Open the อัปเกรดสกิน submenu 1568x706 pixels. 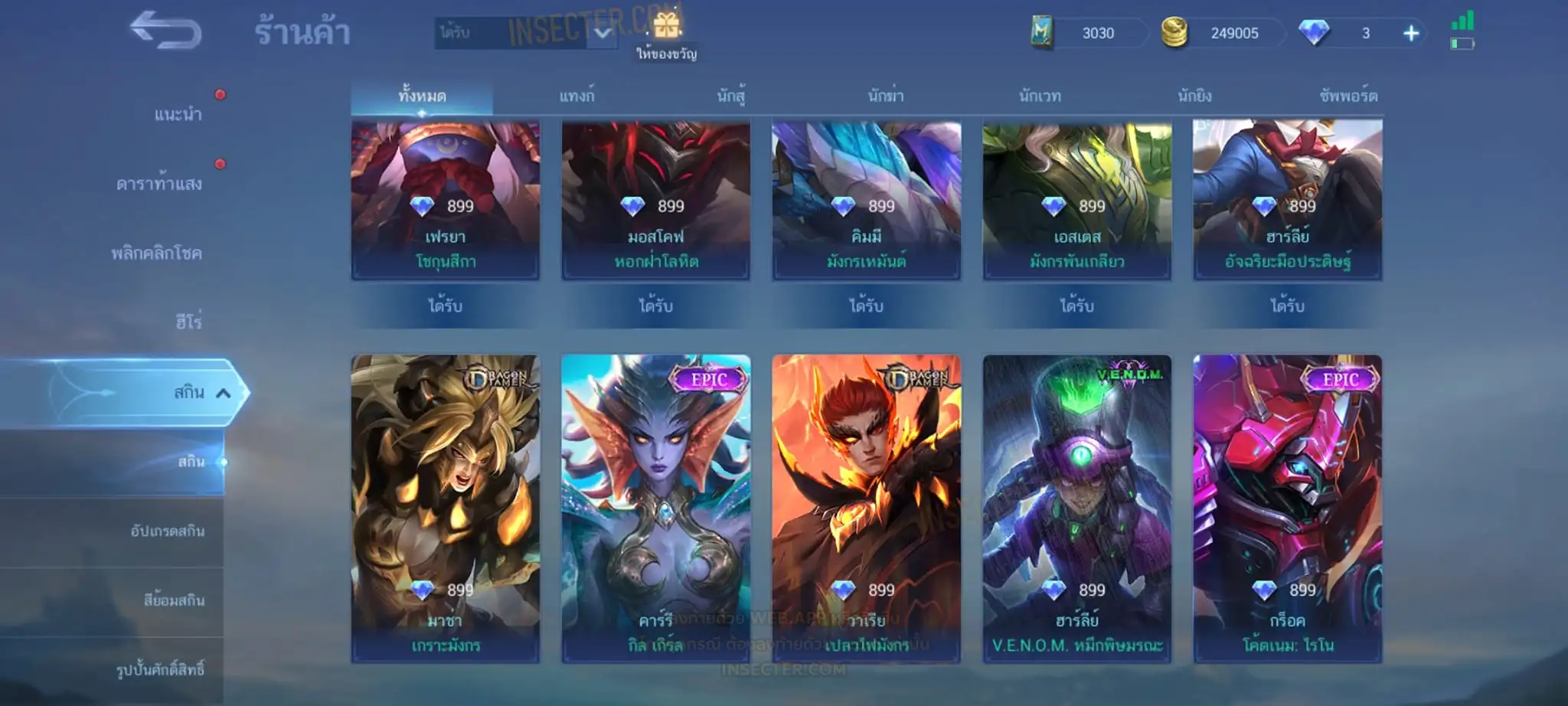tap(167, 531)
